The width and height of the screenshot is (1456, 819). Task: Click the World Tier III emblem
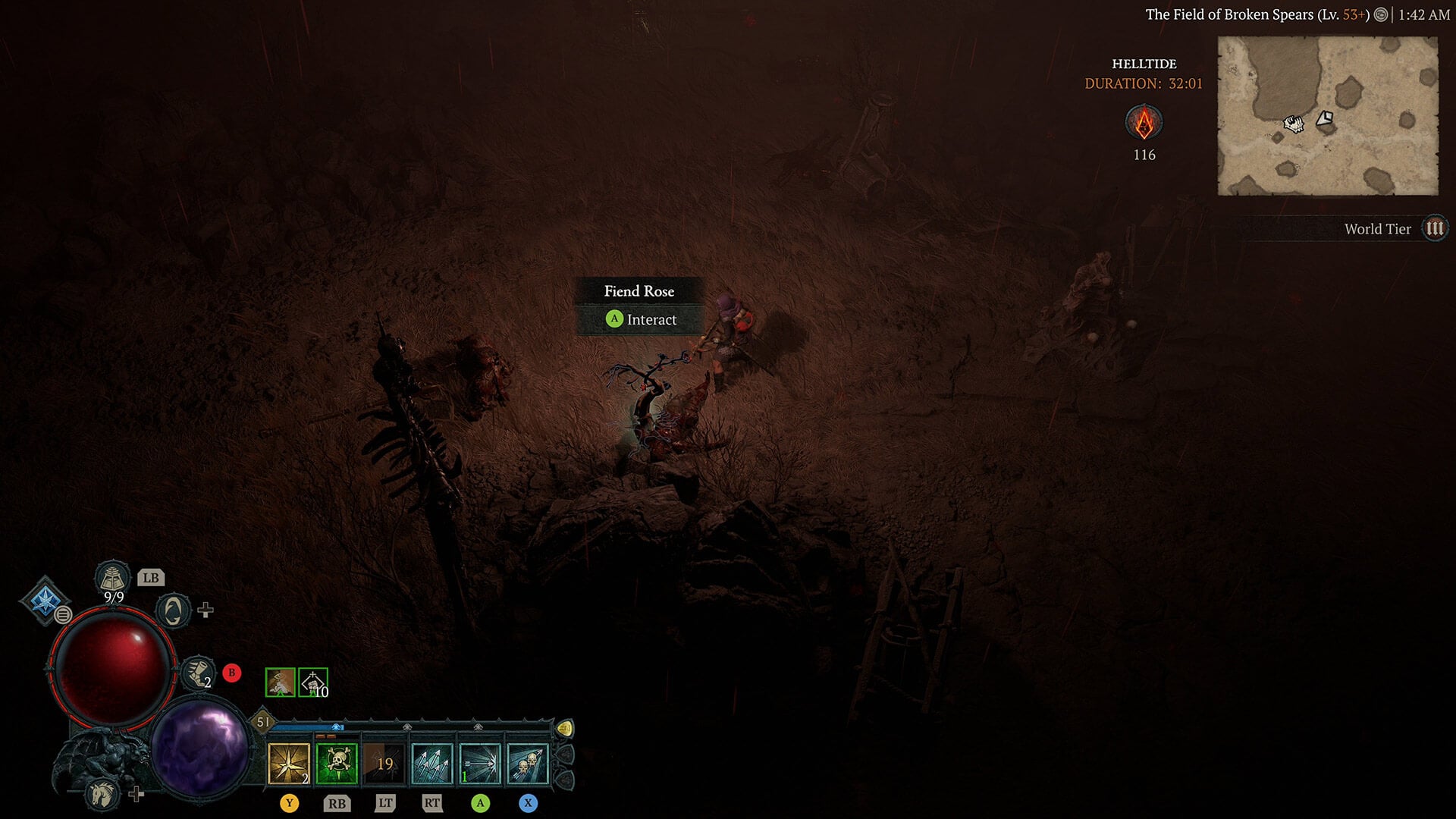1435,227
